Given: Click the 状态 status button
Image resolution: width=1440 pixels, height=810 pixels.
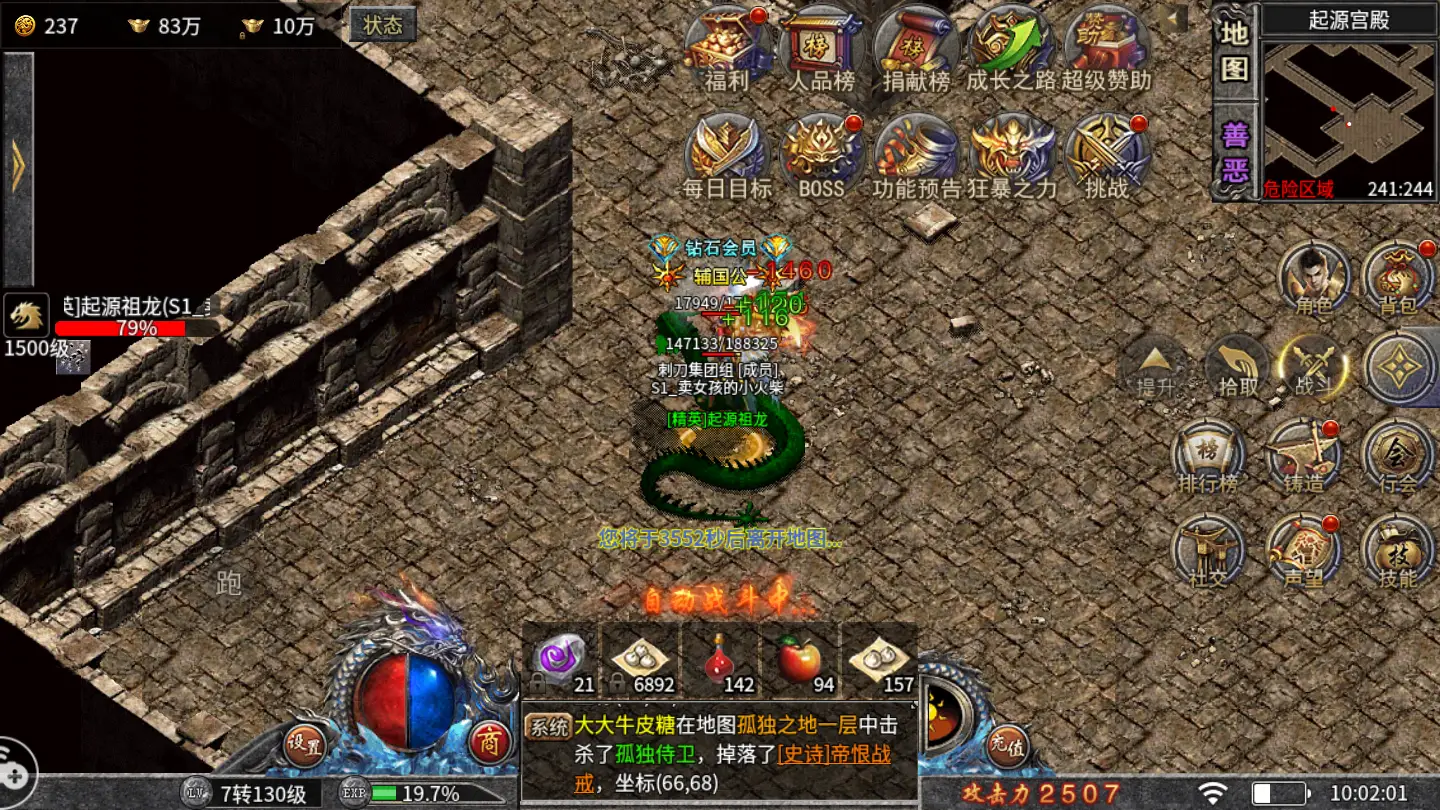Looking at the screenshot, I should pos(383,24).
